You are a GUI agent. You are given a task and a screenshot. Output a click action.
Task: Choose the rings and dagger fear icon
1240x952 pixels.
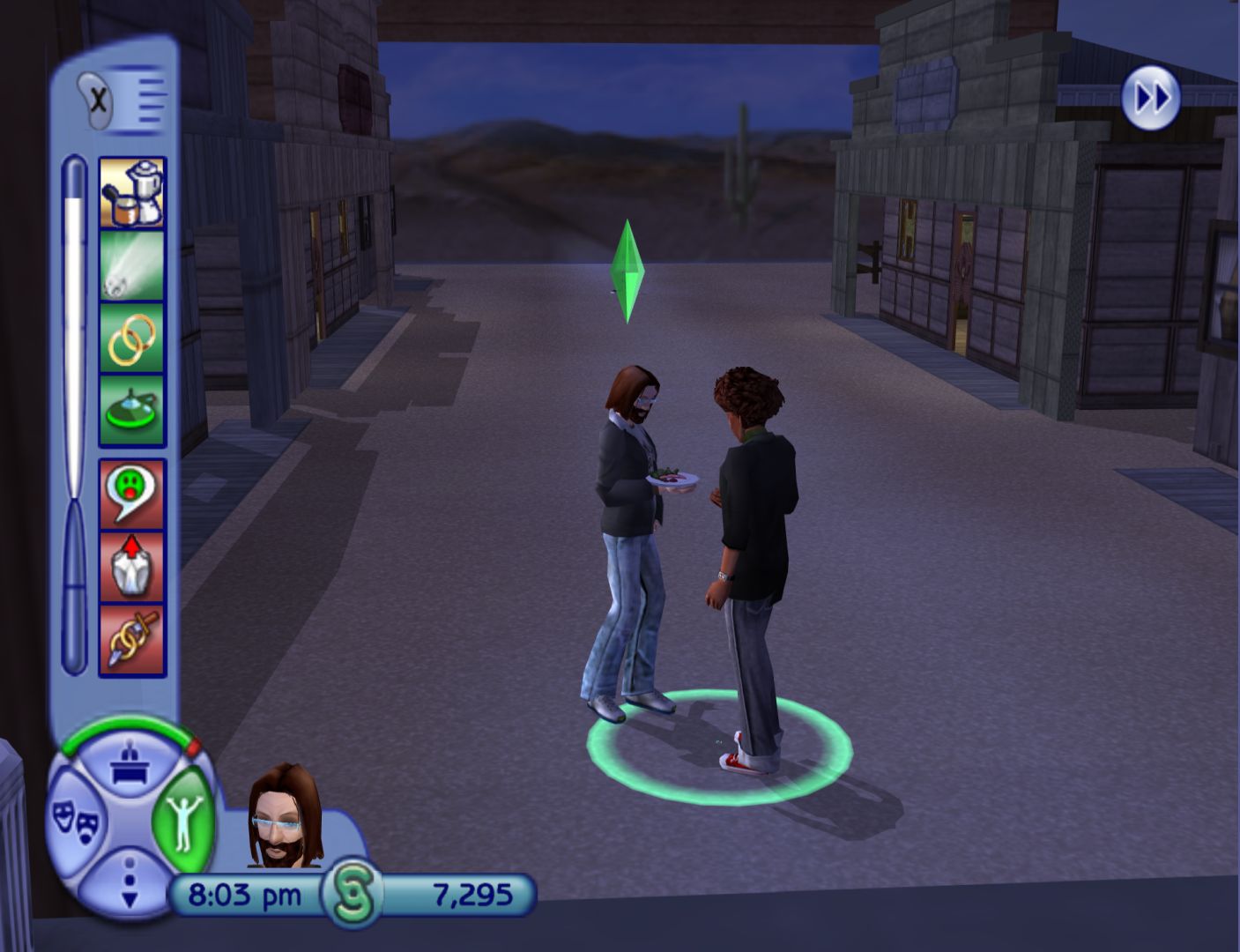click(x=131, y=640)
